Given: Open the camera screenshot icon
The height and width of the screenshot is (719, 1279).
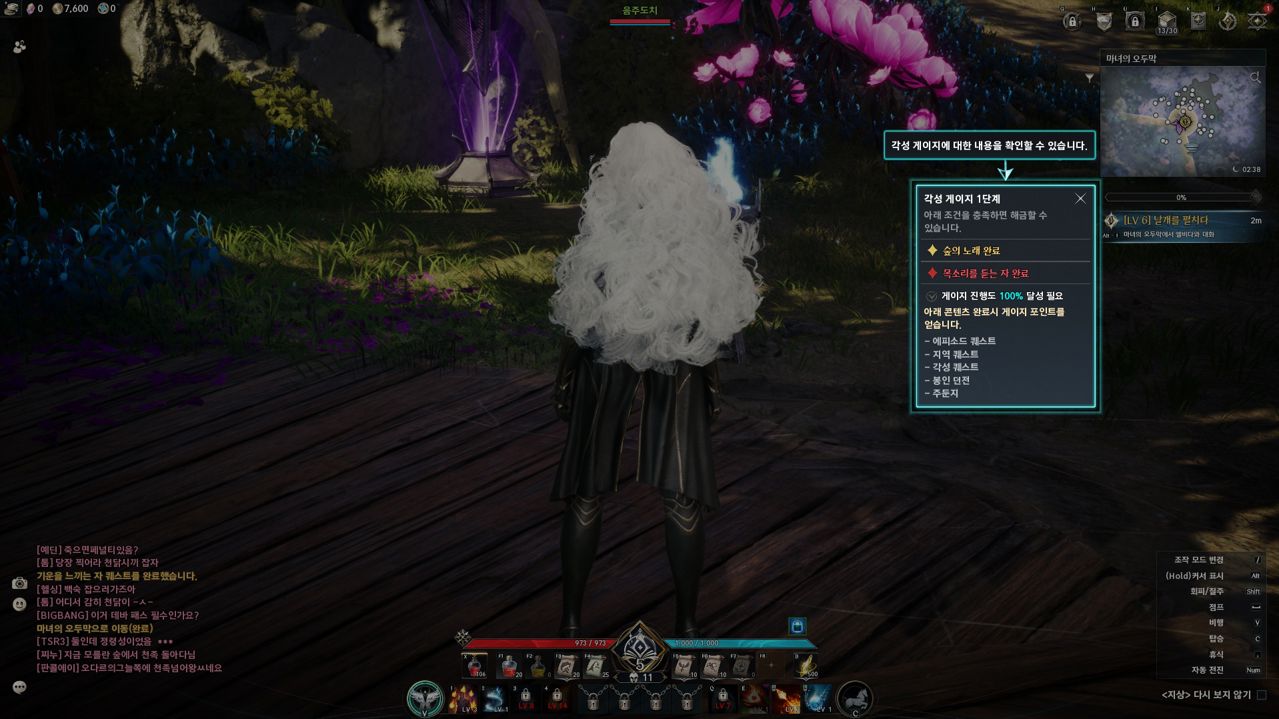Looking at the screenshot, I should [19, 583].
